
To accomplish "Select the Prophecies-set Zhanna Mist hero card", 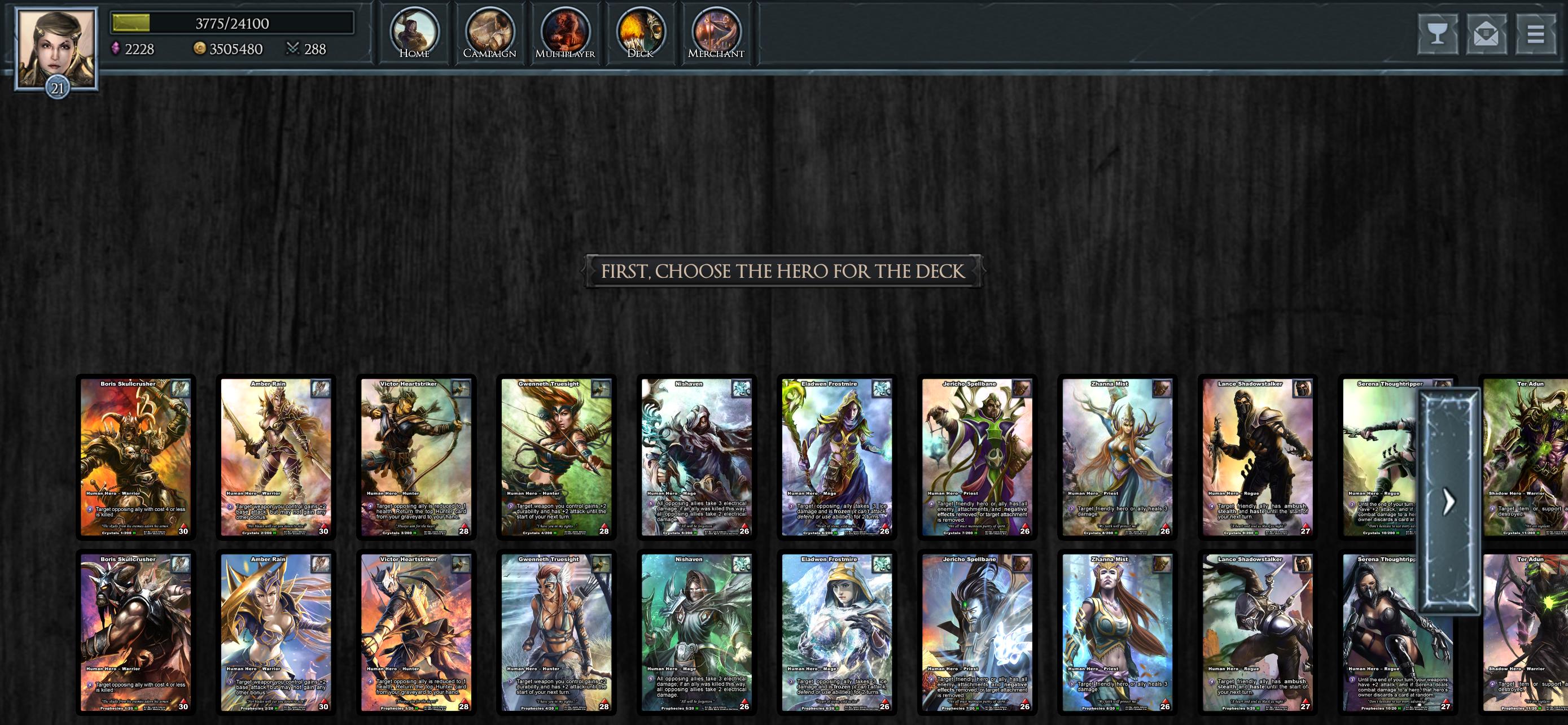I will pyautogui.click(x=1118, y=632).
